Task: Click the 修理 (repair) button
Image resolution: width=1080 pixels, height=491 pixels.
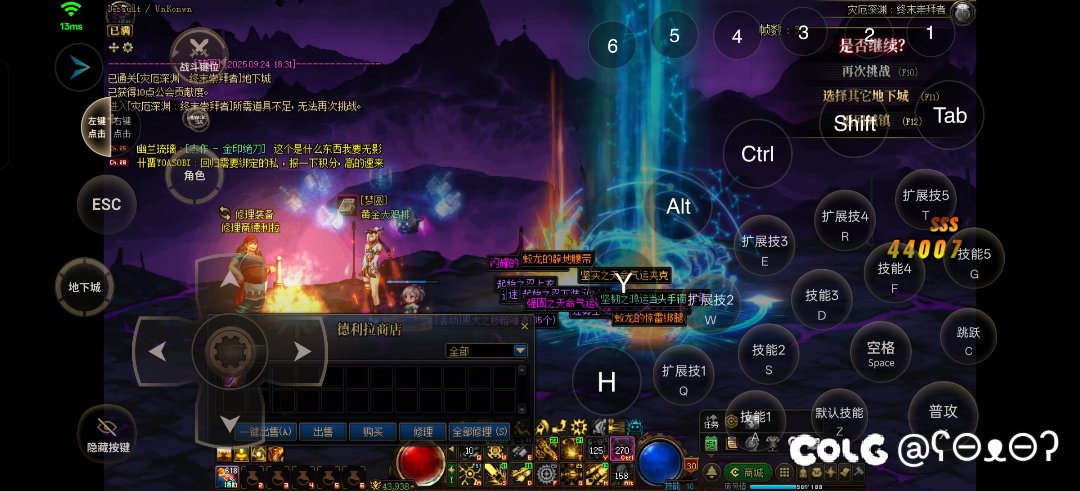Action: pyautogui.click(x=422, y=431)
